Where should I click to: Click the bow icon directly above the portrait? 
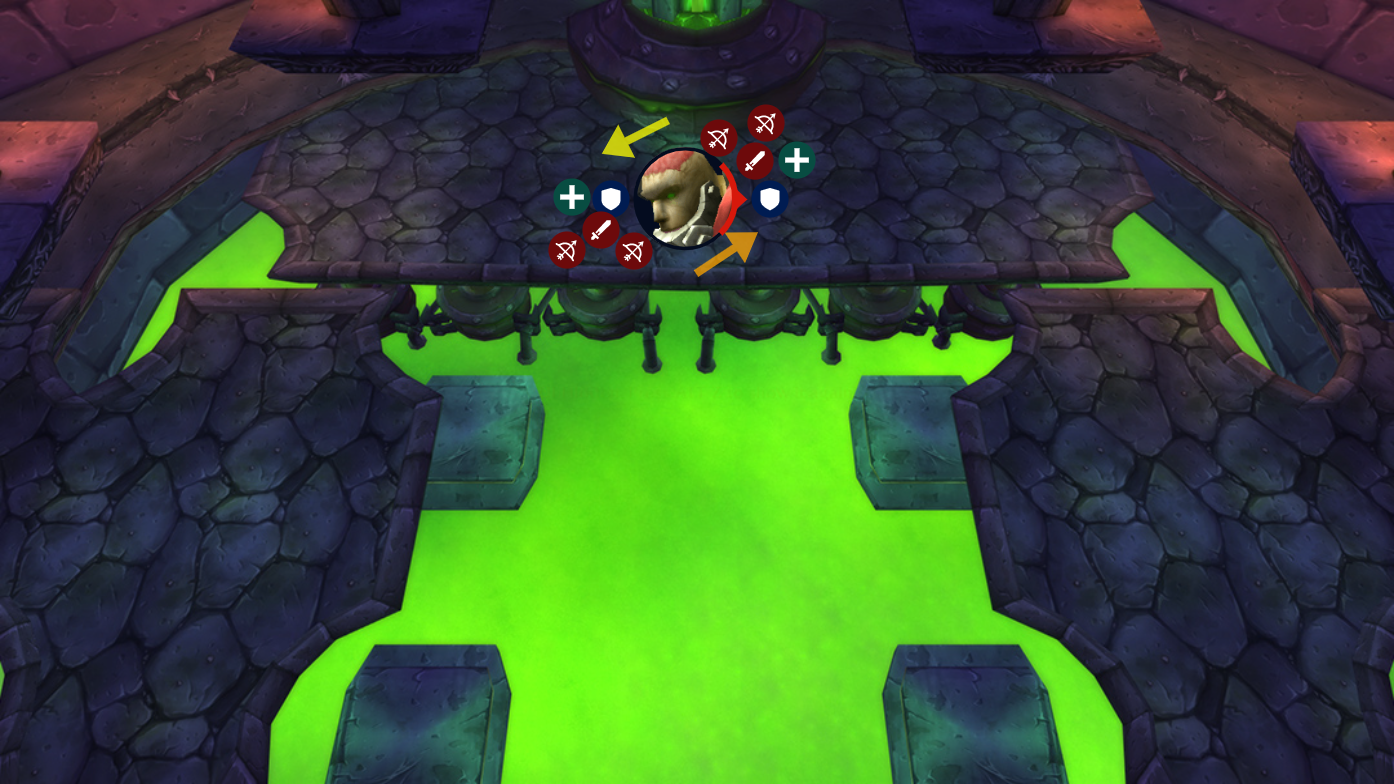[x=718, y=138]
